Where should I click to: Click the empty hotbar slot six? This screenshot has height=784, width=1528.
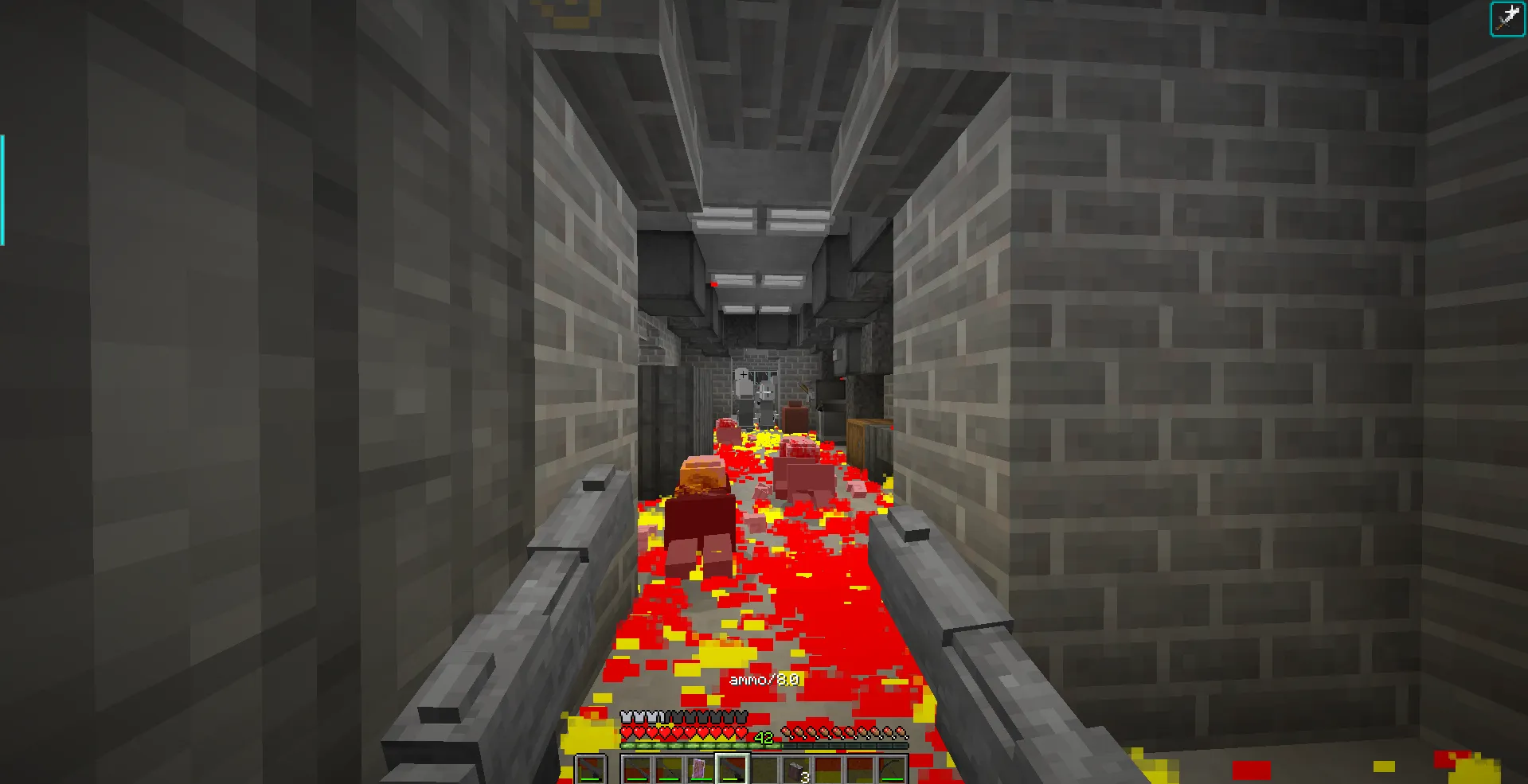click(x=766, y=766)
